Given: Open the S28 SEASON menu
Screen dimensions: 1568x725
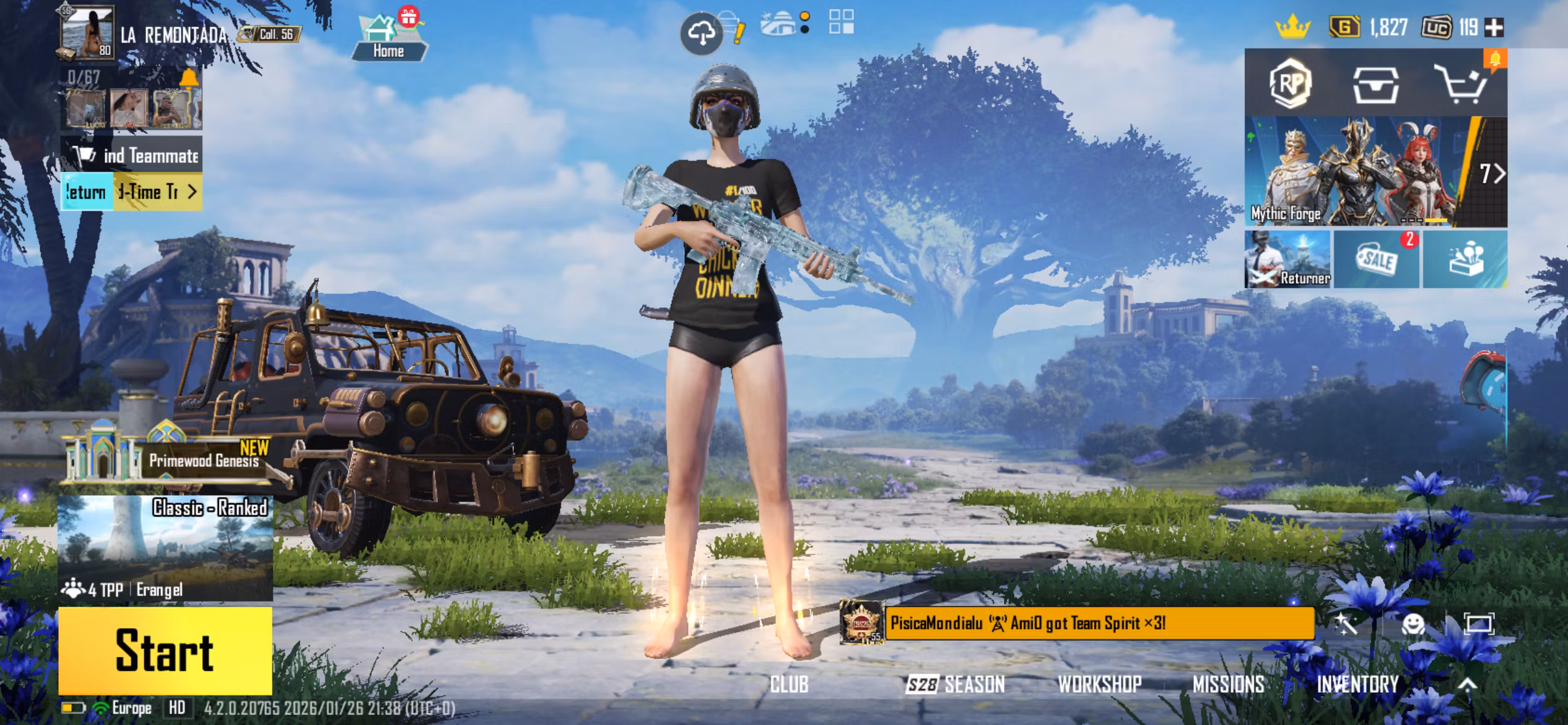Looking at the screenshot, I should coord(956,684).
